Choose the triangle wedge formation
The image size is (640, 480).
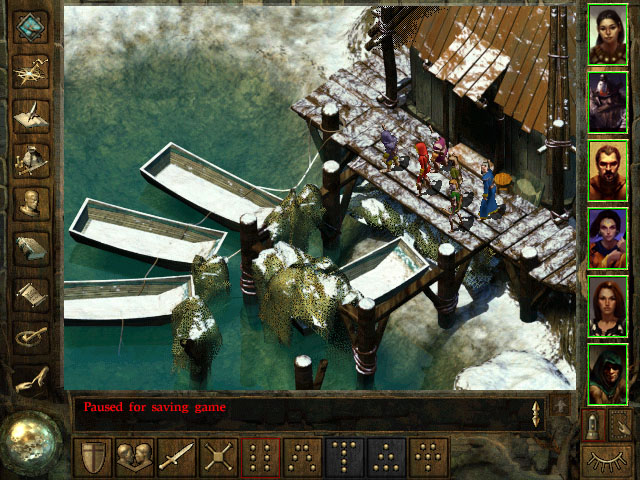[387, 457]
